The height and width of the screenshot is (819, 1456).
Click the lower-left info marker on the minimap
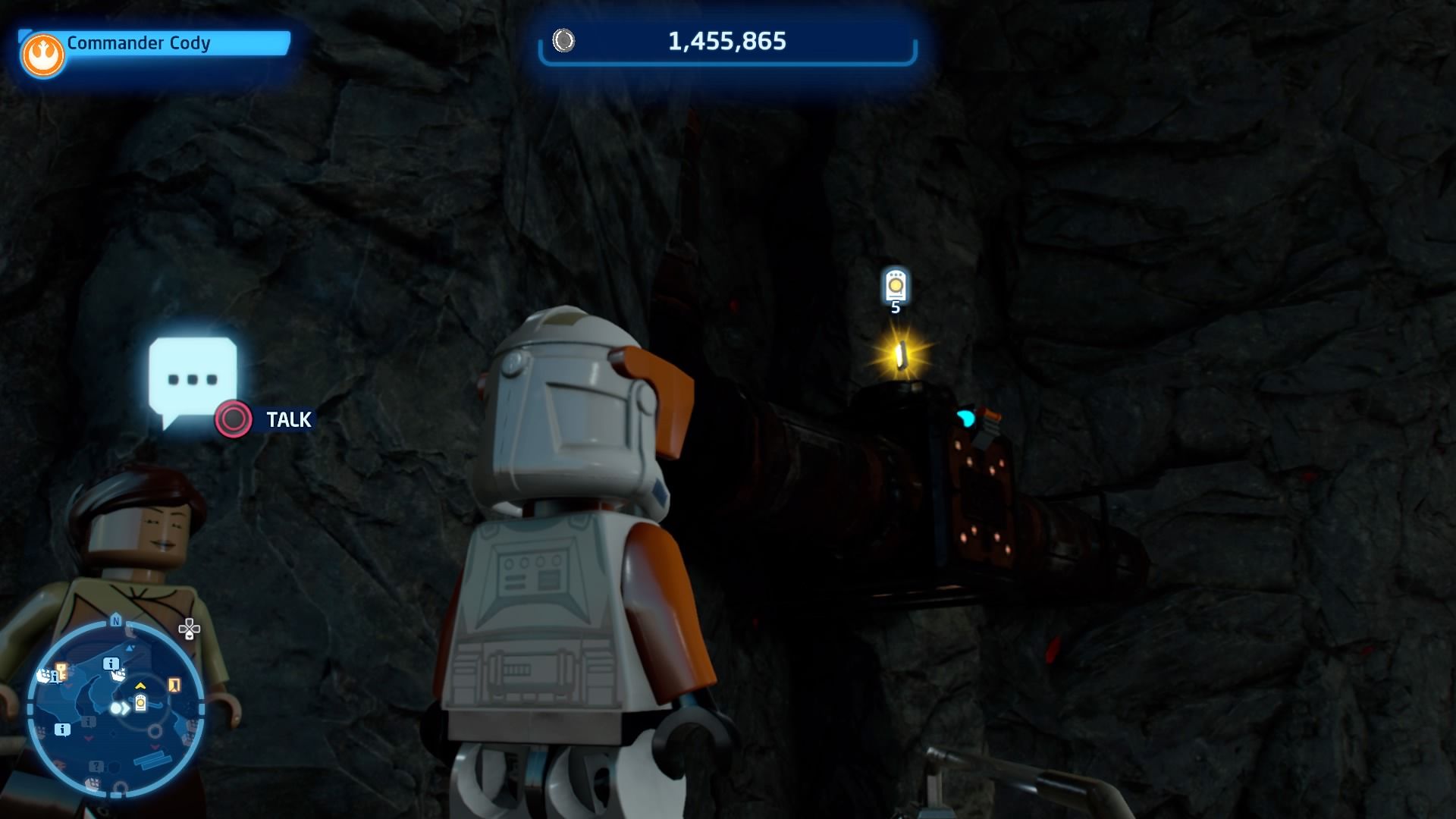(62, 730)
